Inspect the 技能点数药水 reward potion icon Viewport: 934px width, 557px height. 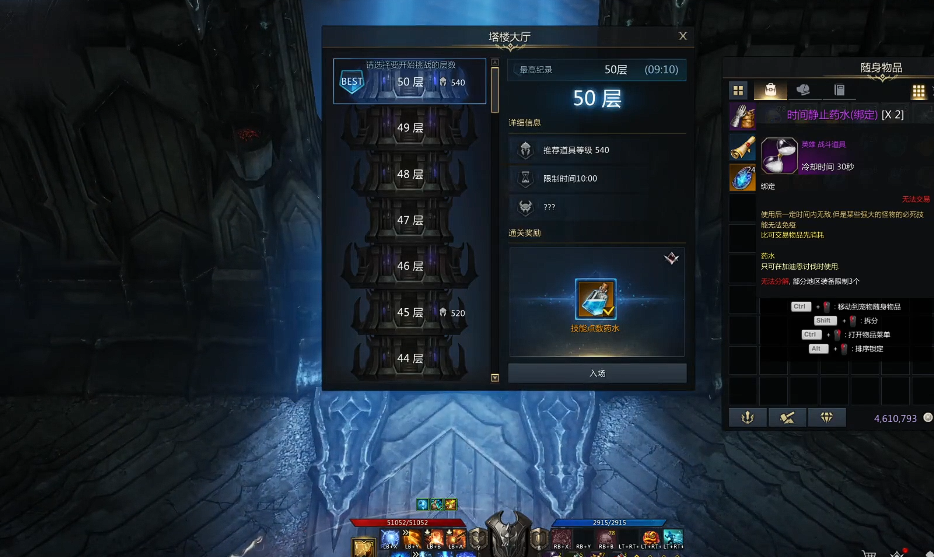point(596,298)
